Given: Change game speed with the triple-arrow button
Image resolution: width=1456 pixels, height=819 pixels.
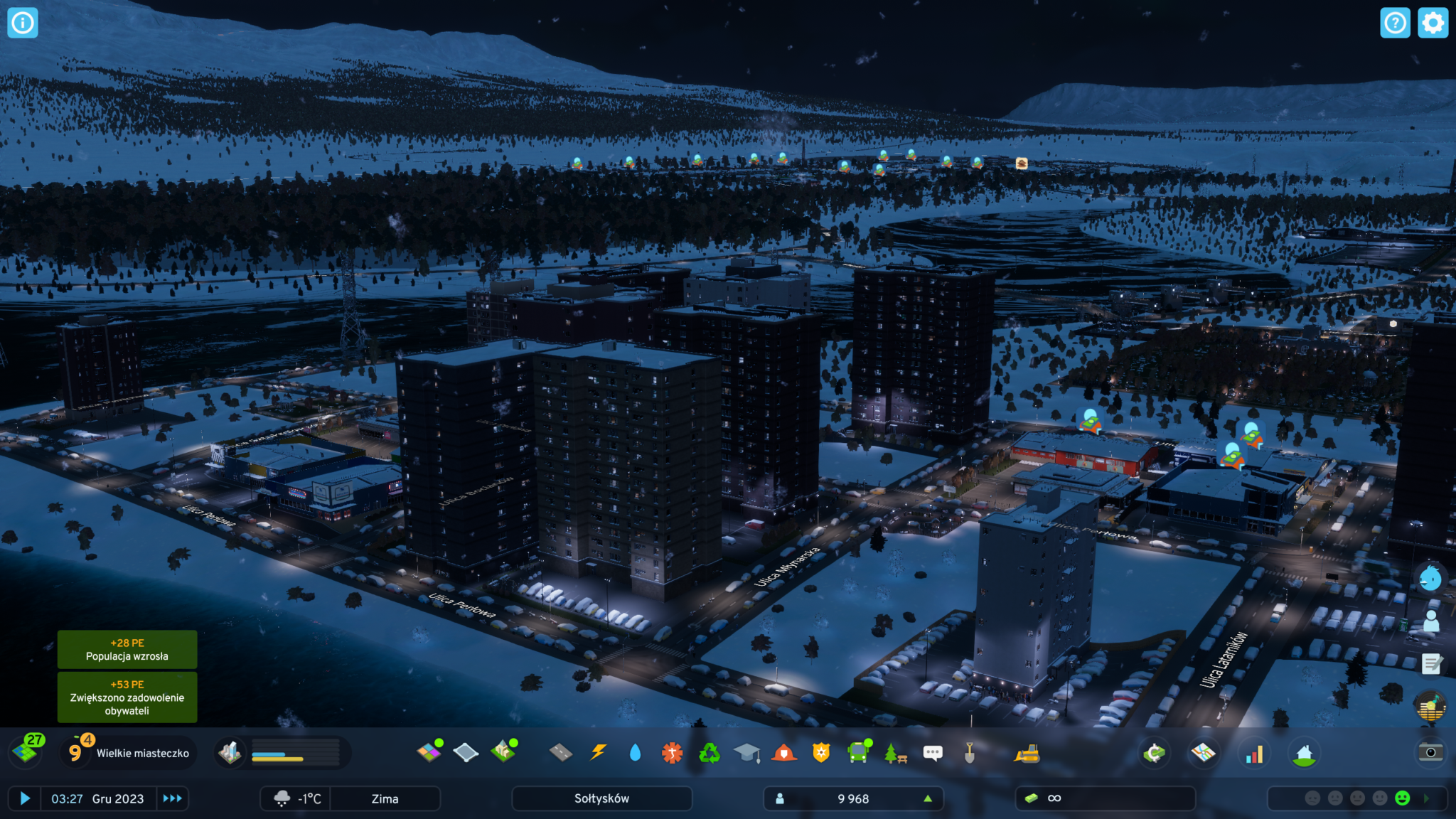Looking at the screenshot, I should [x=172, y=798].
